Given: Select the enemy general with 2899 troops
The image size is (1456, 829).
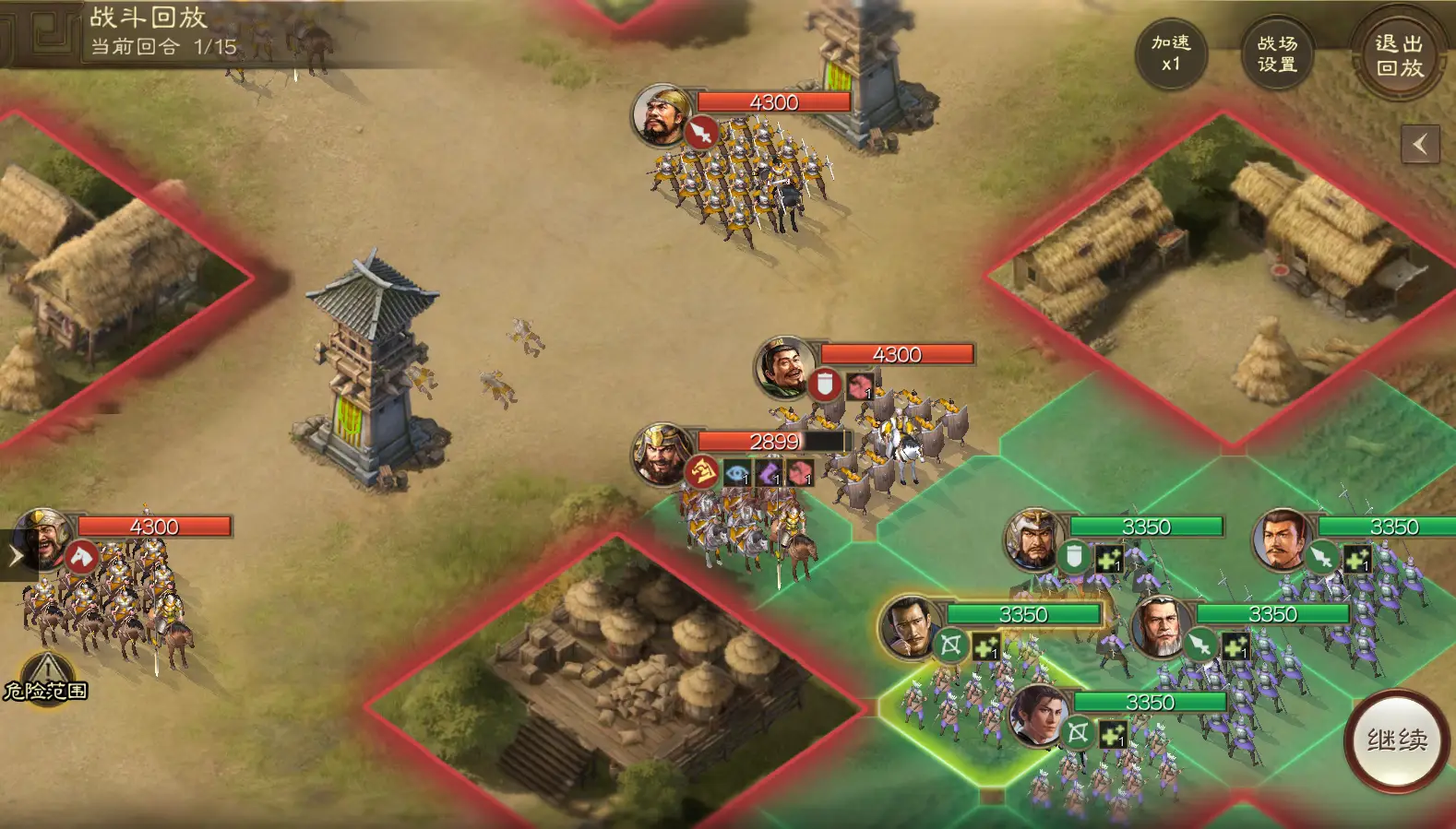Looking at the screenshot, I should click(x=661, y=454).
